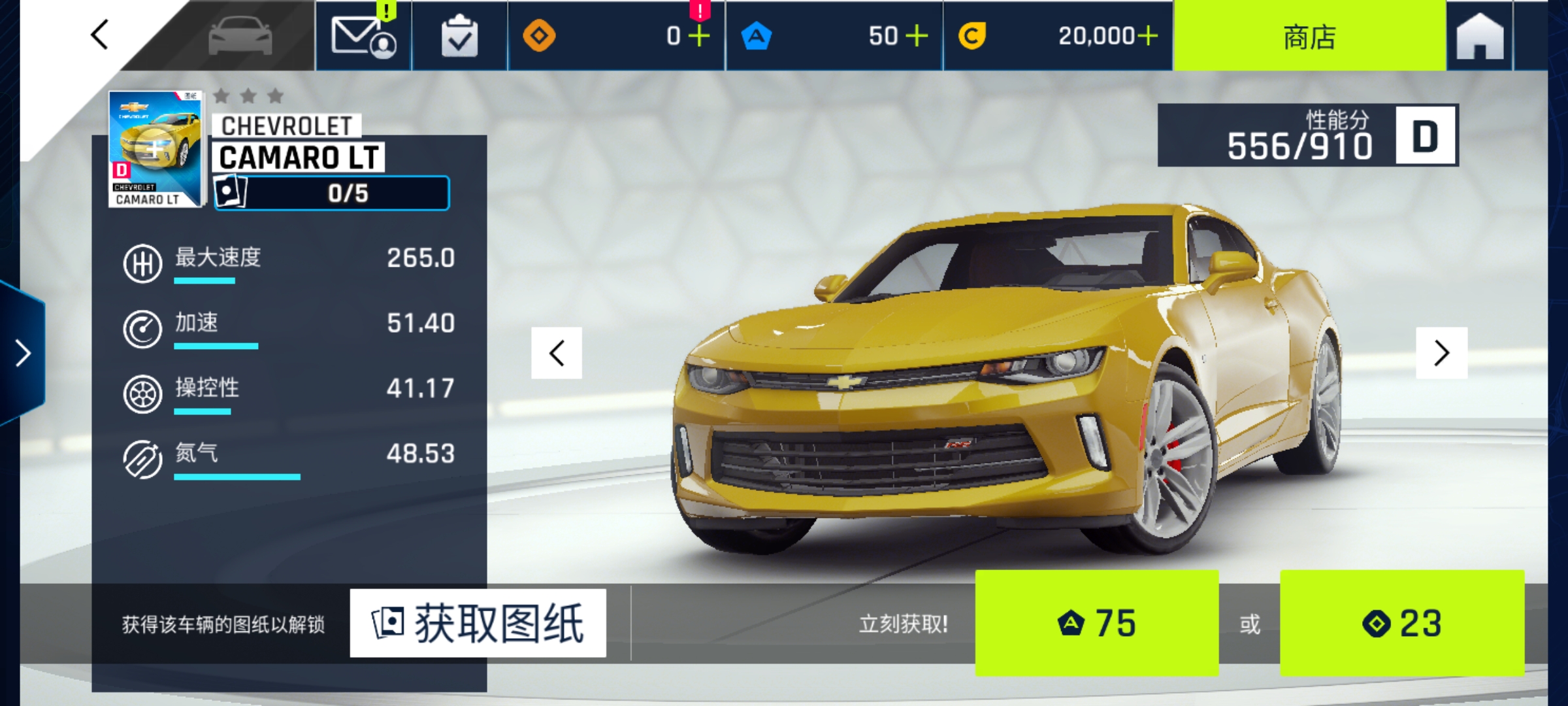Open the 商店 shop
1568x706 pixels.
[x=1309, y=36]
